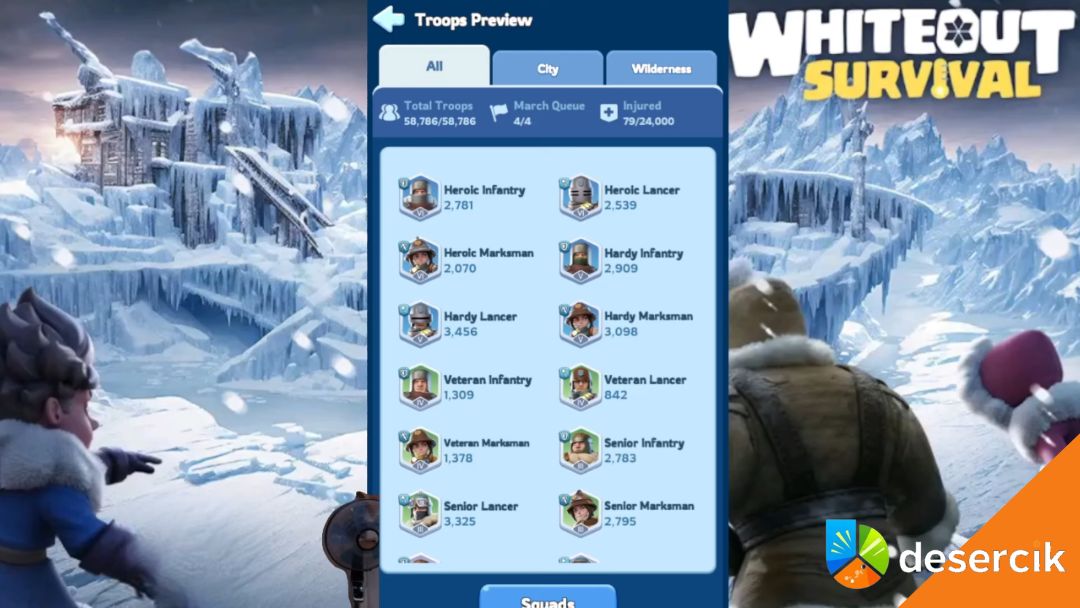Go back using the arrow button
The image size is (1080, 608).
(388, 19)
